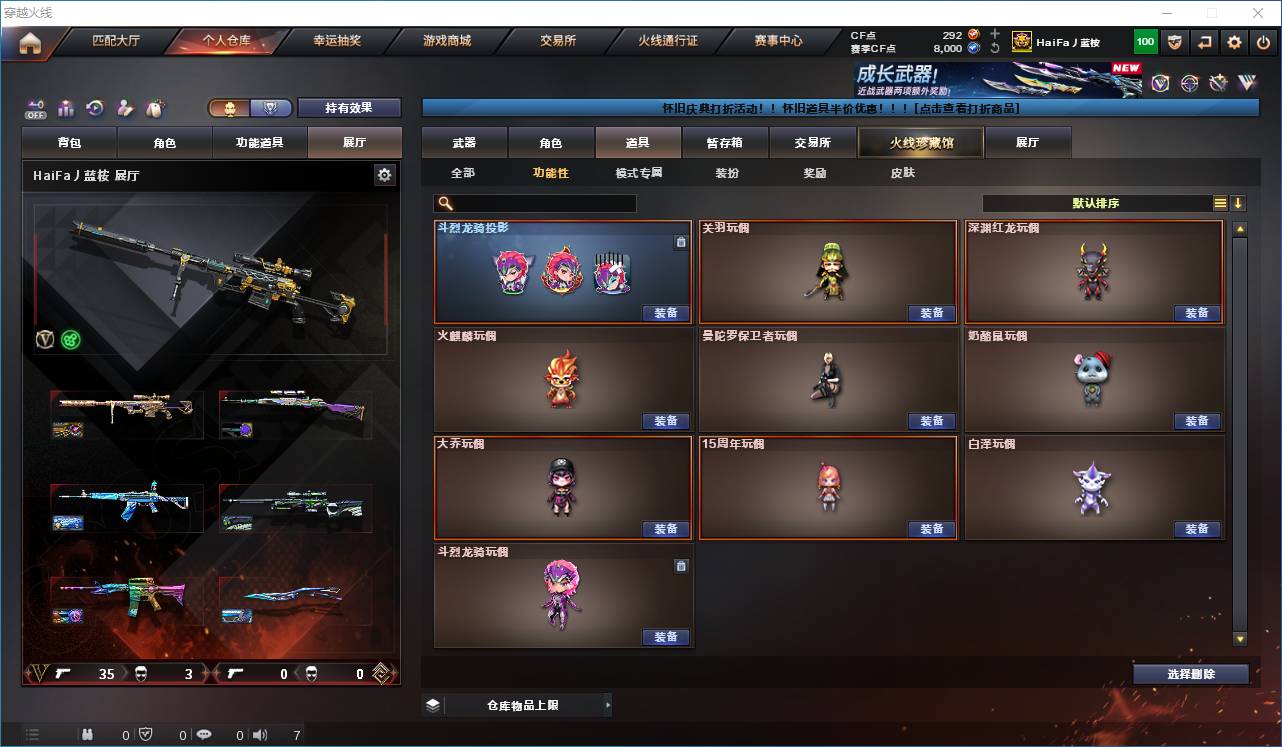
Task: Click the dog tag/medal icon in the left toolbar
Action: point(156,108)
